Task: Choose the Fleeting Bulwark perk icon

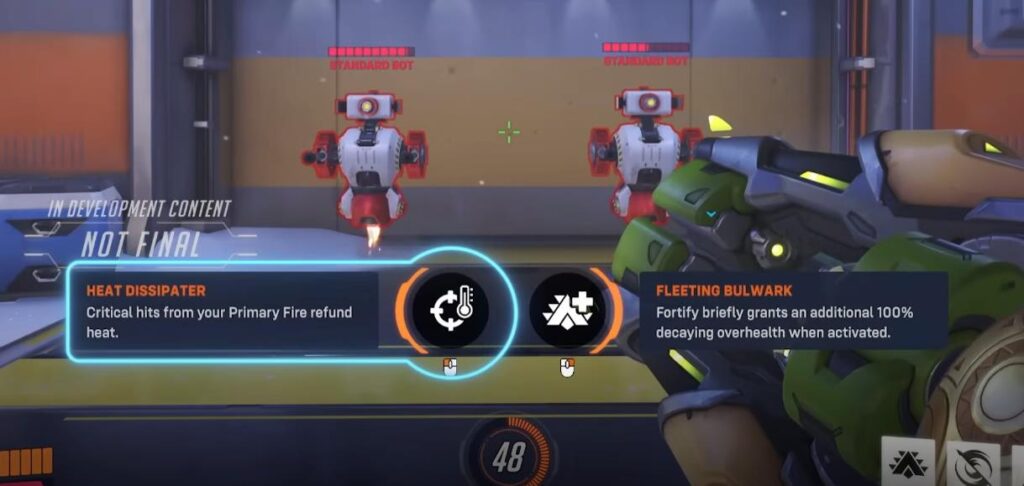Action: point(568,310)
